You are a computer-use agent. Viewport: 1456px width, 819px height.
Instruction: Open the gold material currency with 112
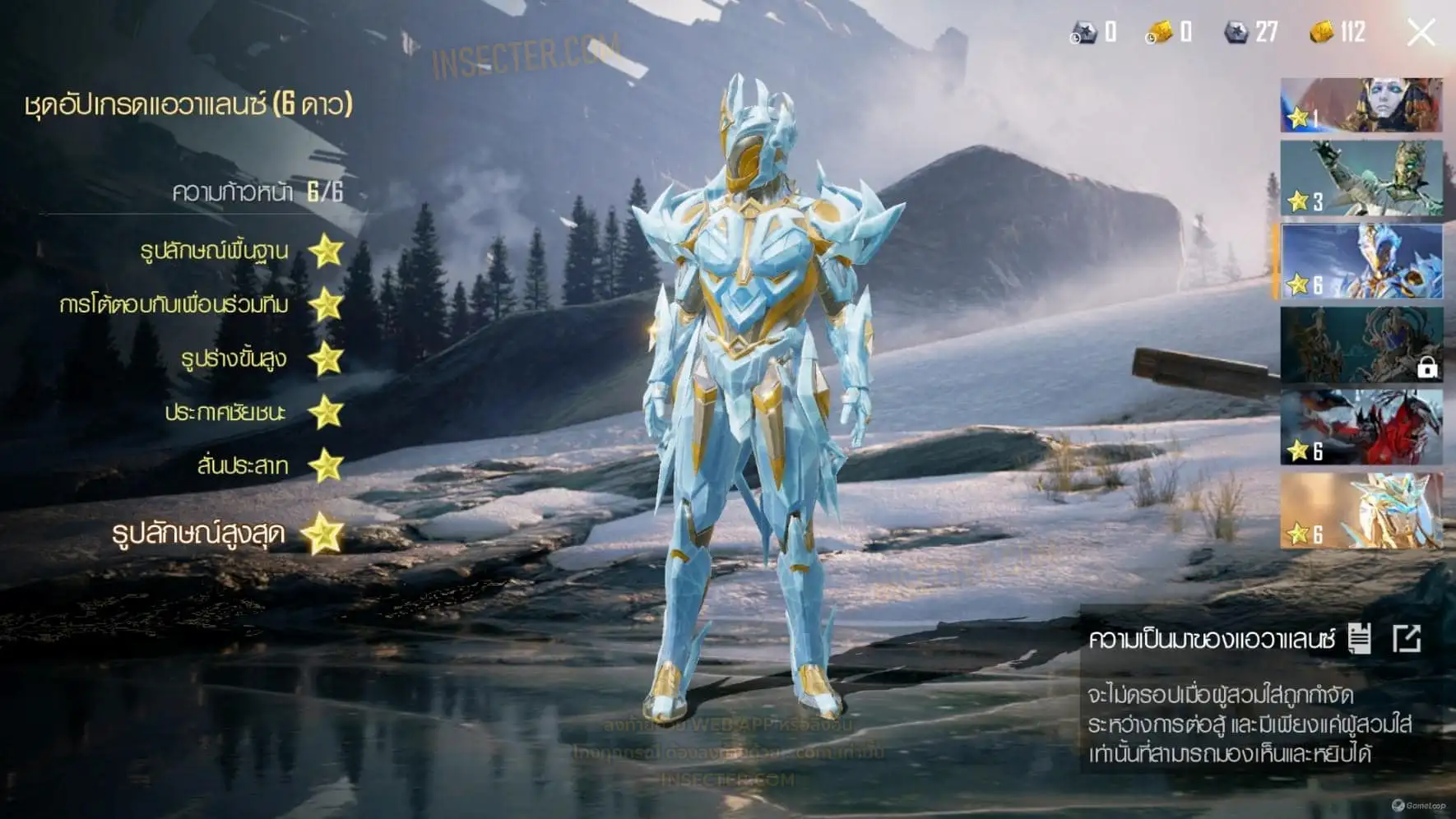coord(1338,32)
